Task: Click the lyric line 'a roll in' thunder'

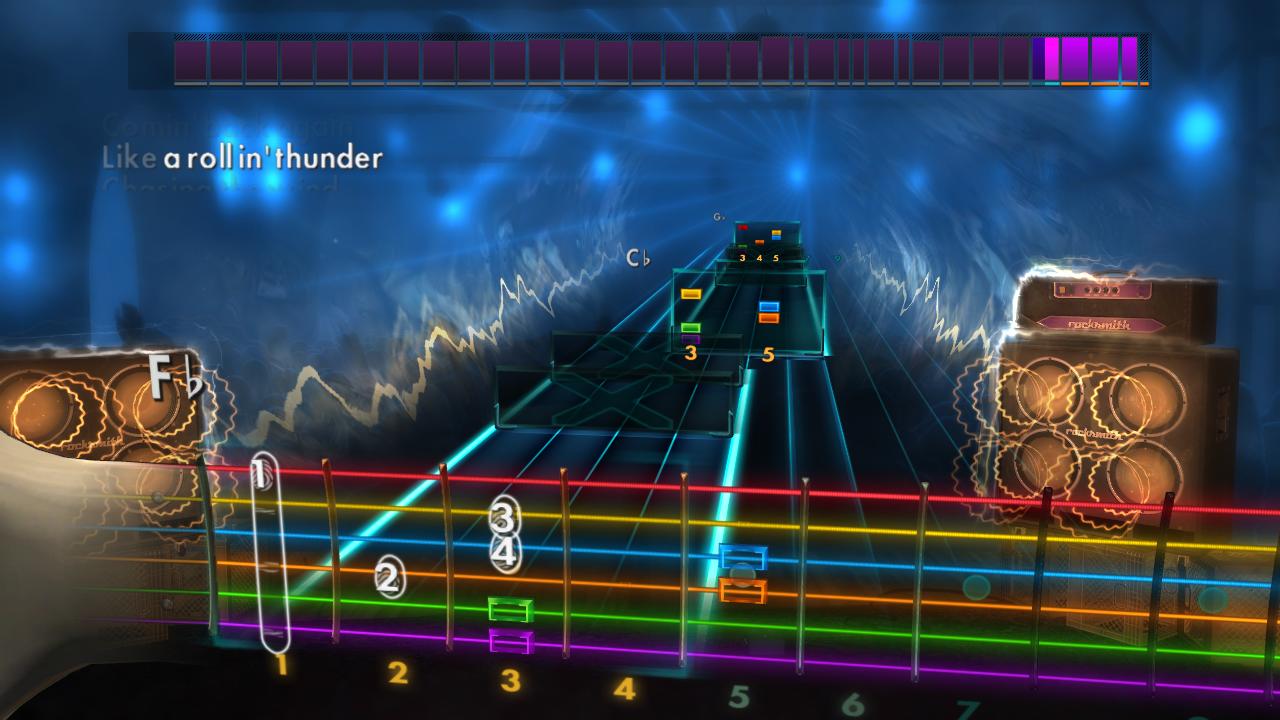Action: coord(275,156)
